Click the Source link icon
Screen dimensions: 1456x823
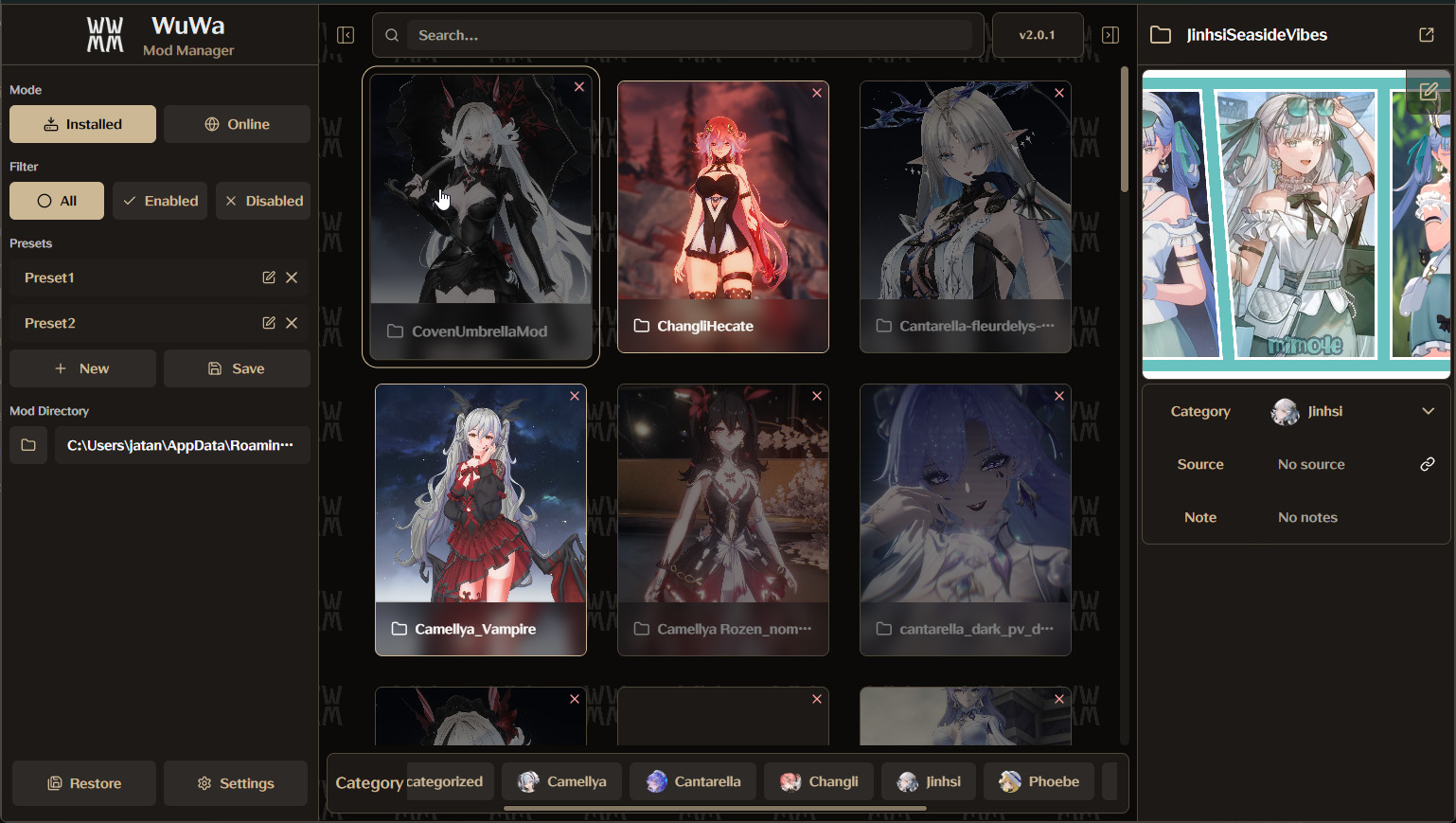(x=1428, y=464)
